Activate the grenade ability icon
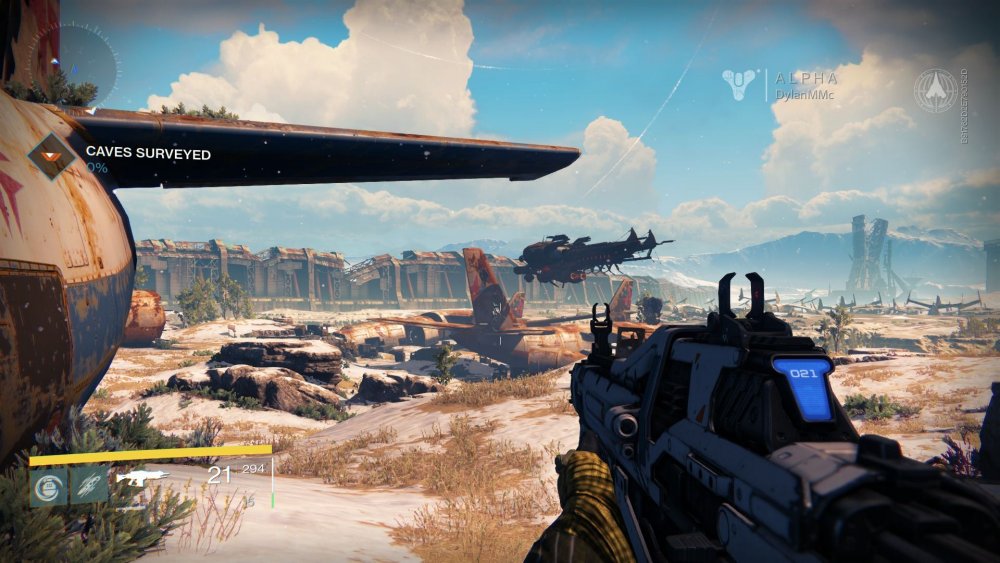 (48, 486)
